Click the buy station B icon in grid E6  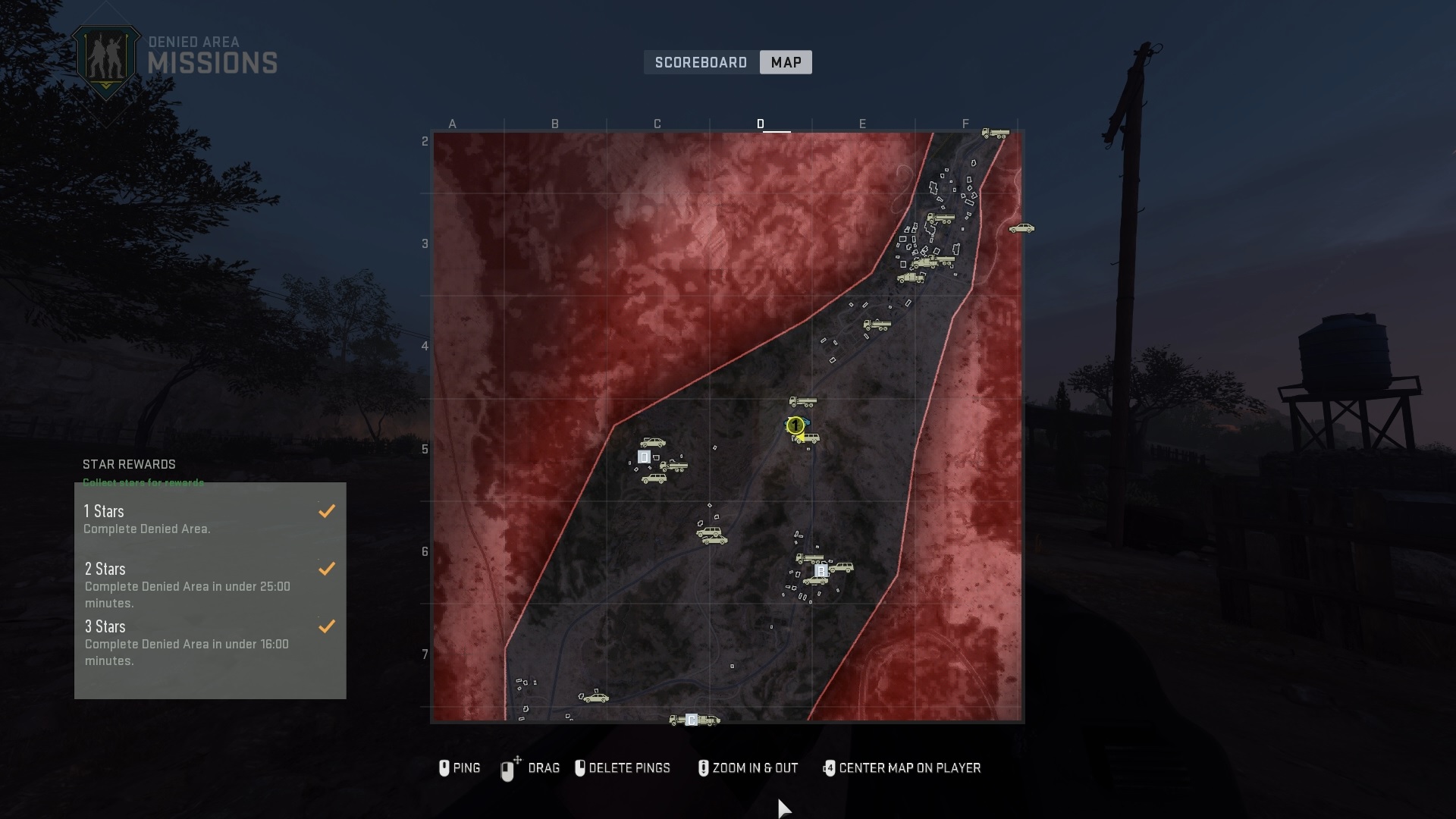point(821,571)
